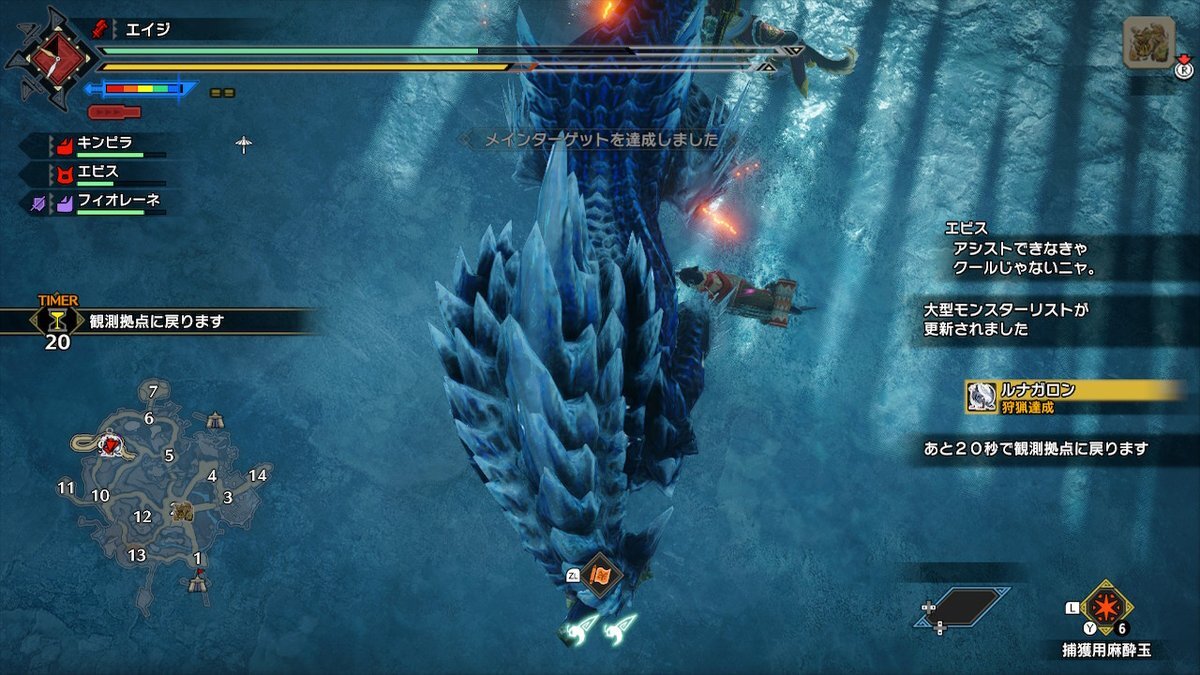This screenshot has width=1200, height=675.
Task: Open the area minimap
Action: click(158, 488)
